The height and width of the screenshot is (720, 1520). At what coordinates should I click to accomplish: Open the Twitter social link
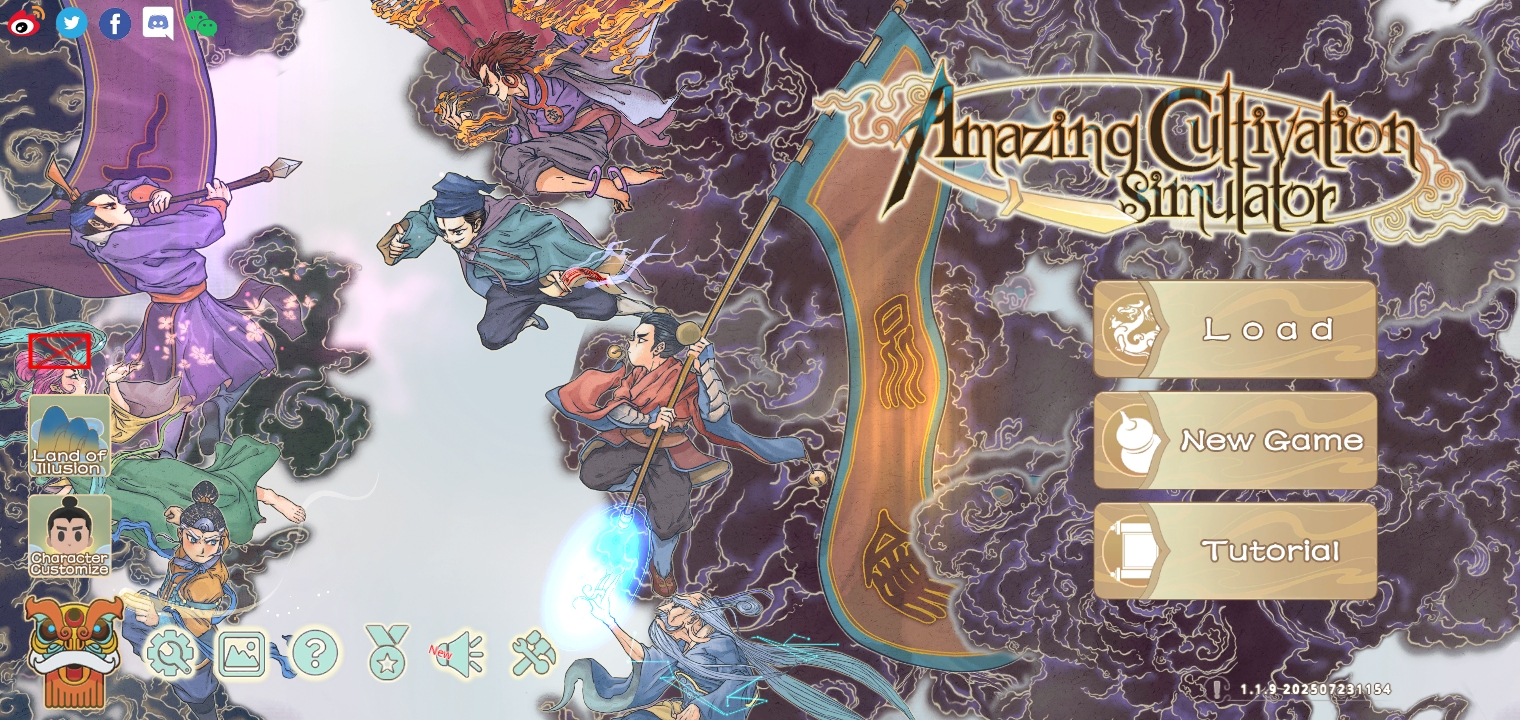[71, 22]
